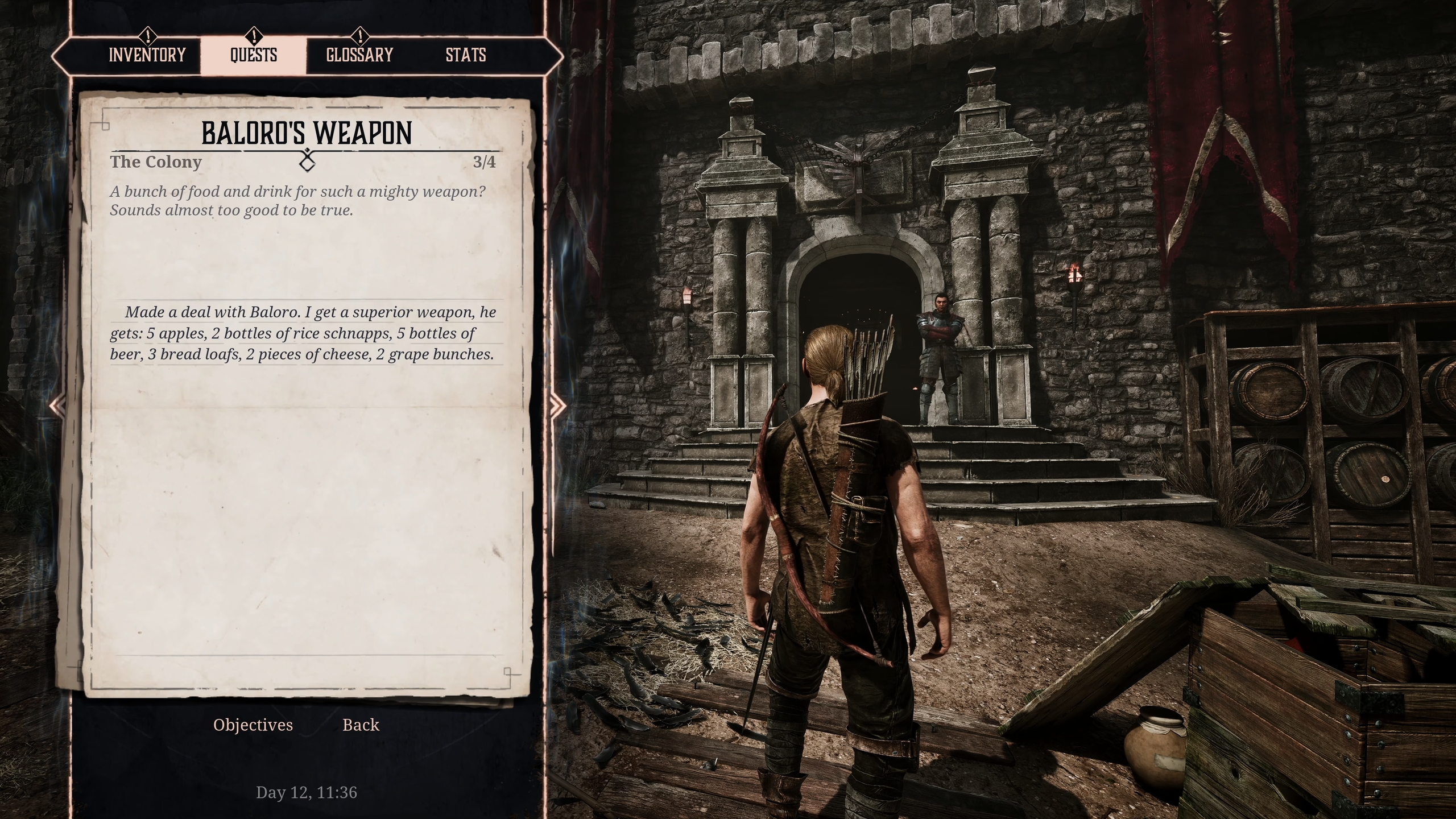Flip to the next quest page arrow
The width and height of the screenshot is (1456, 819).
[557, 406]
